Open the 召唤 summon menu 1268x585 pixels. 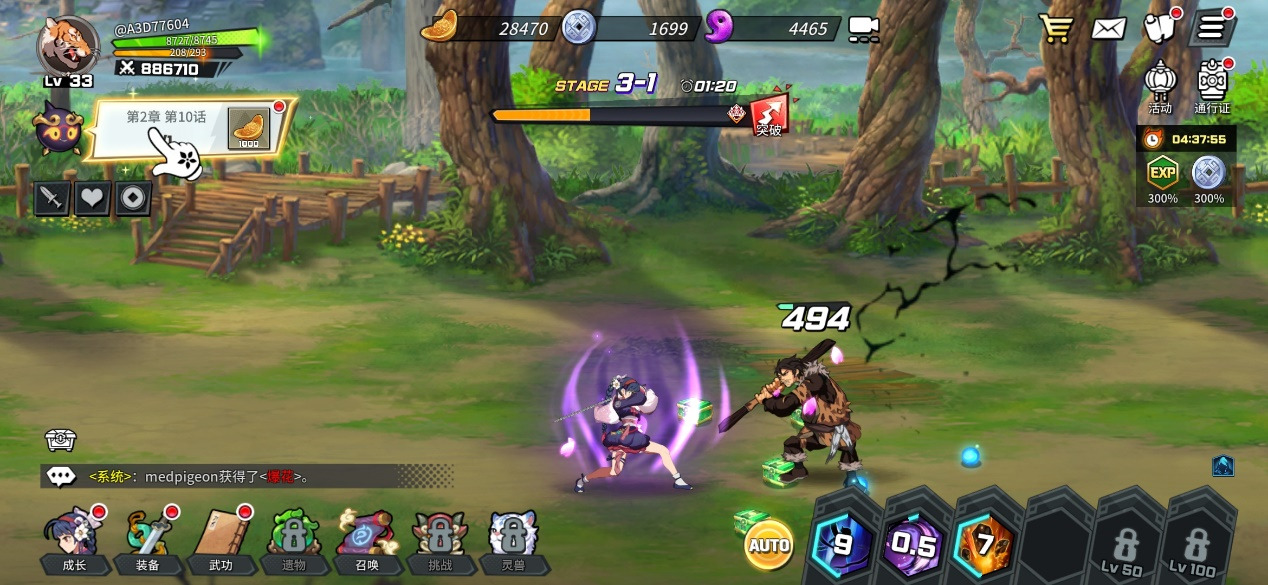tap(367, 542)
